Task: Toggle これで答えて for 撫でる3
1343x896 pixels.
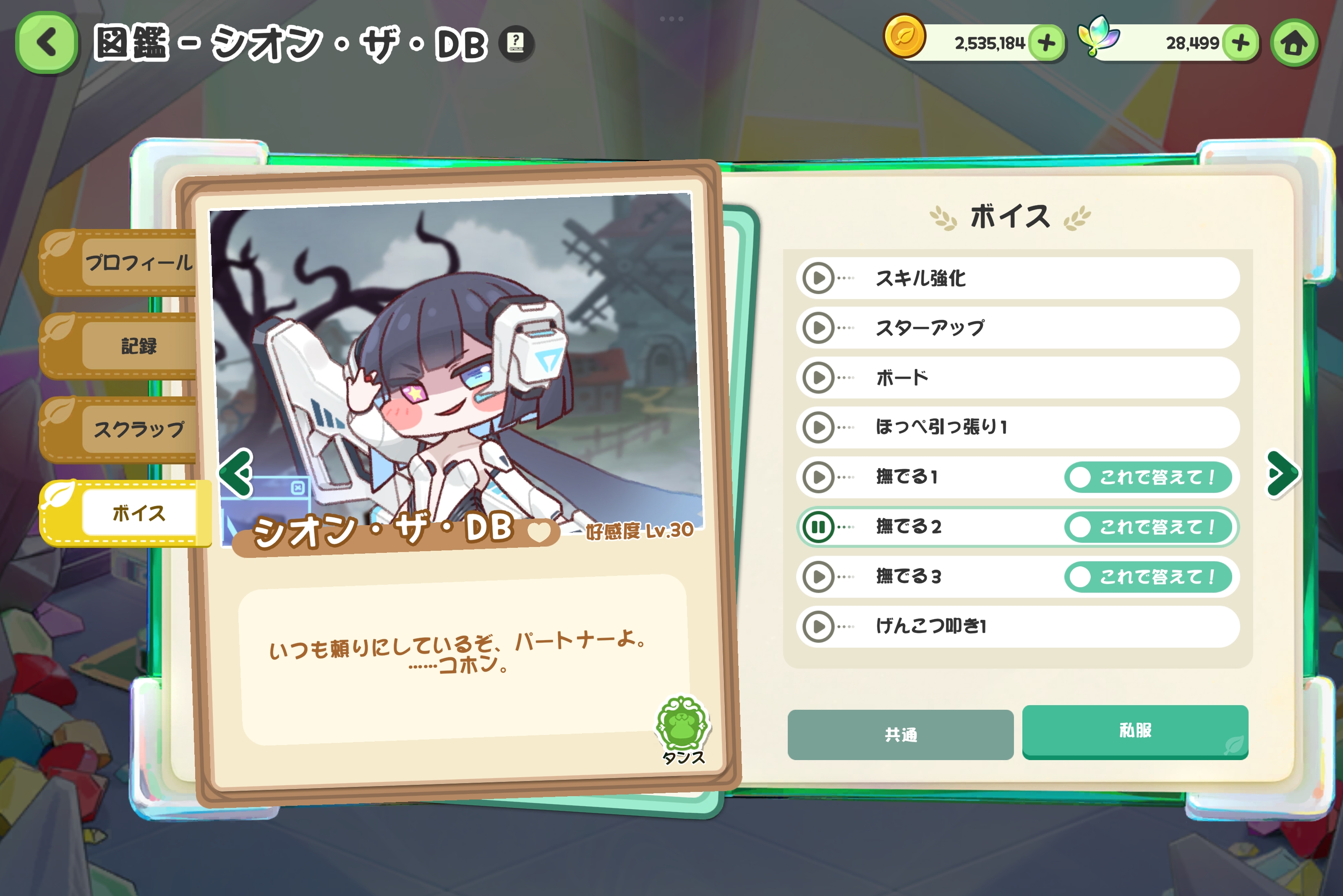Action: pos(1148,577)
